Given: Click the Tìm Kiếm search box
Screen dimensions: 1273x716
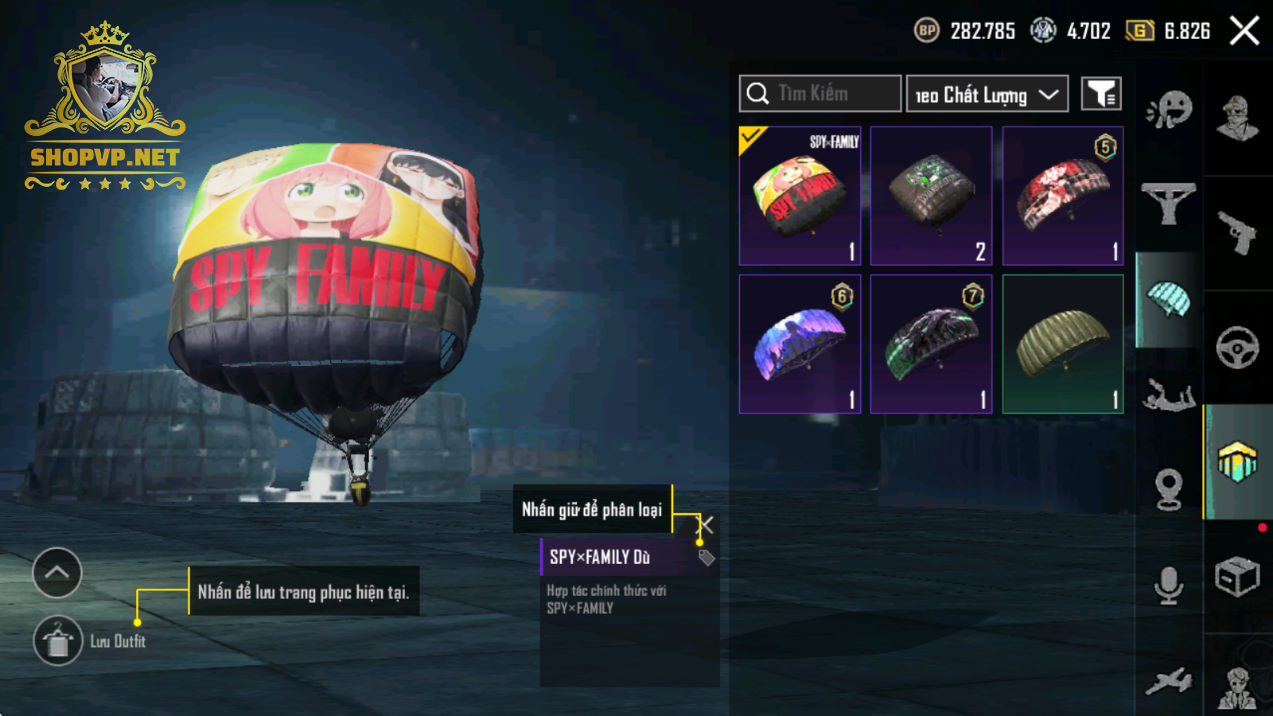Looking at the screenshot, I should tap(820, 94).
